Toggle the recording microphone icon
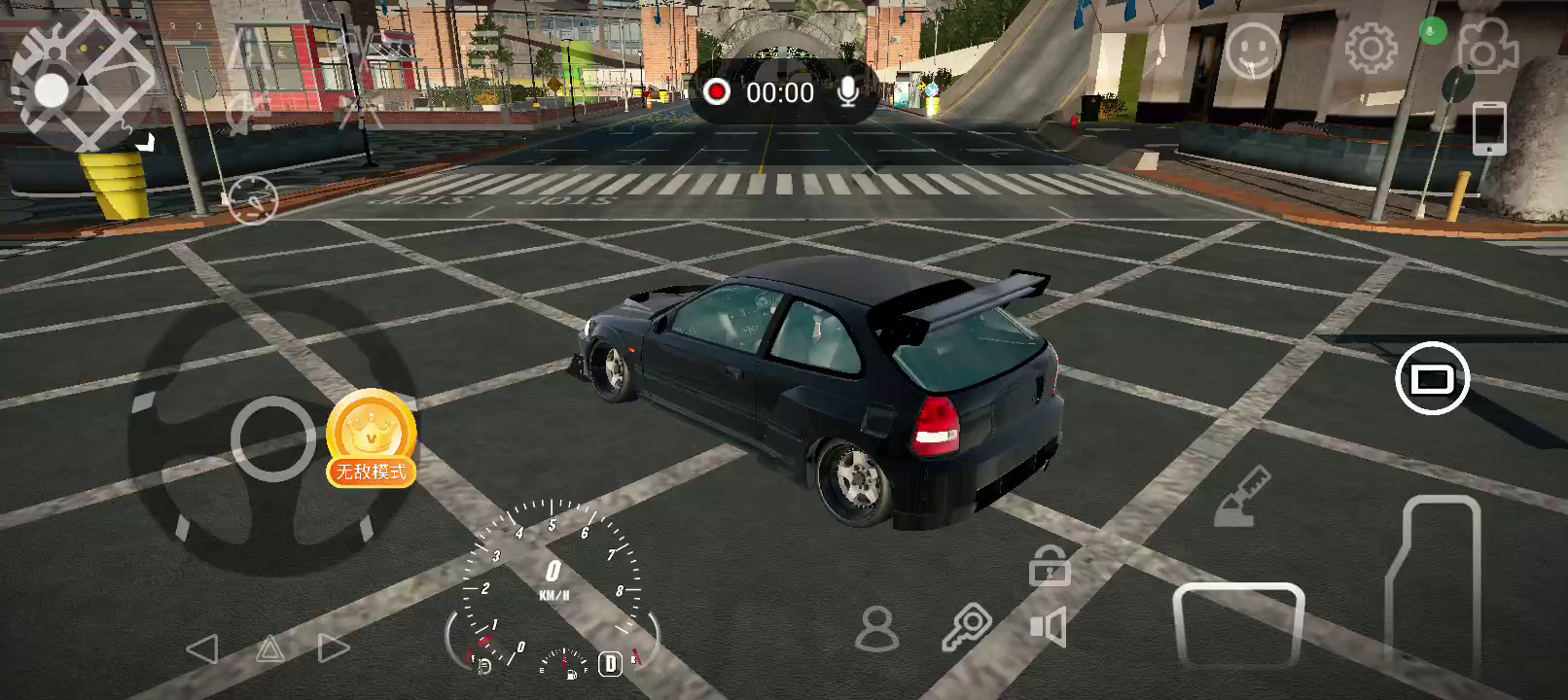The image size is (1568, 700). (848, 92)
